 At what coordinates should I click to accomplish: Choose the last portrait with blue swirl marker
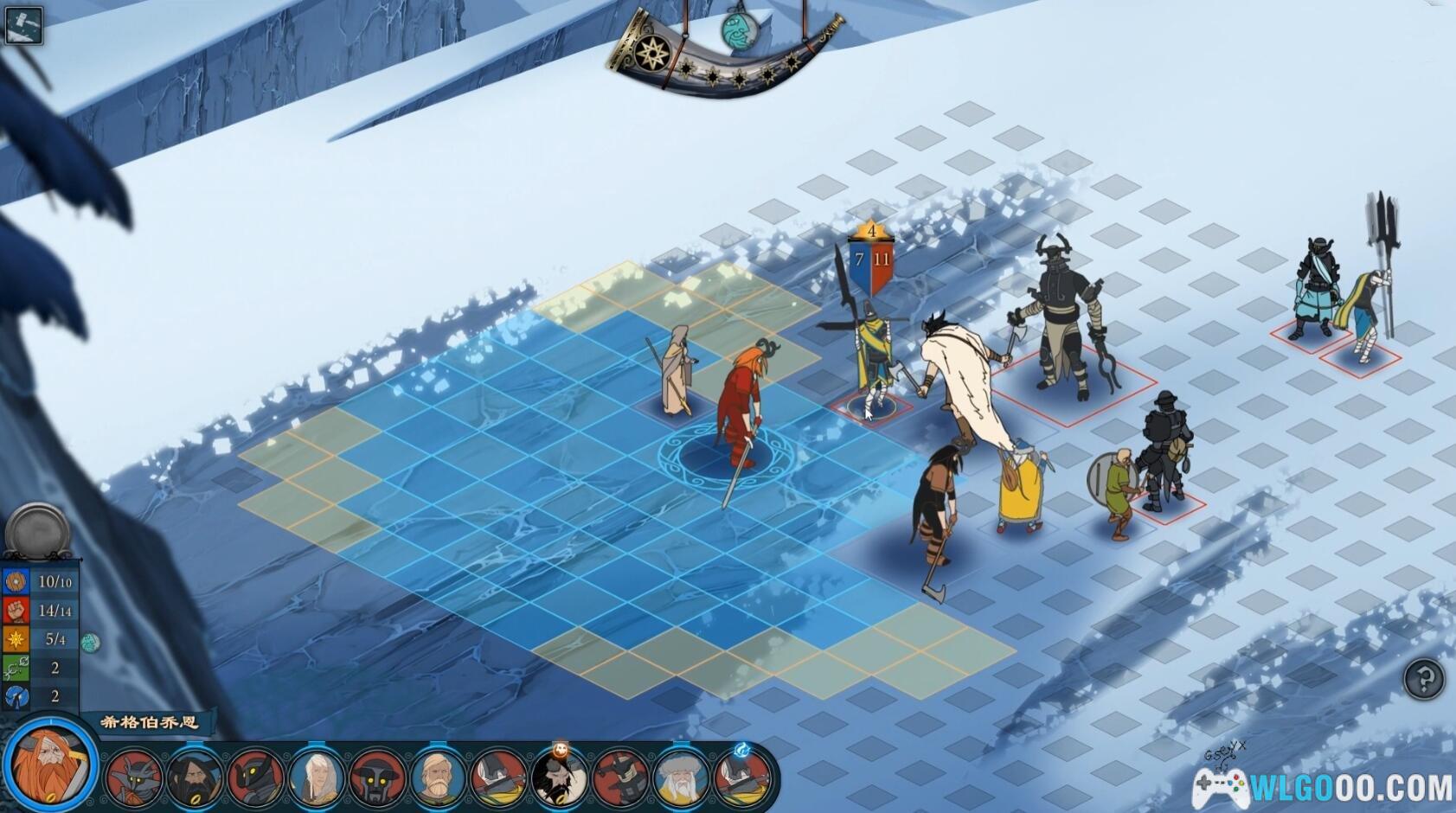tap(741, 778)
